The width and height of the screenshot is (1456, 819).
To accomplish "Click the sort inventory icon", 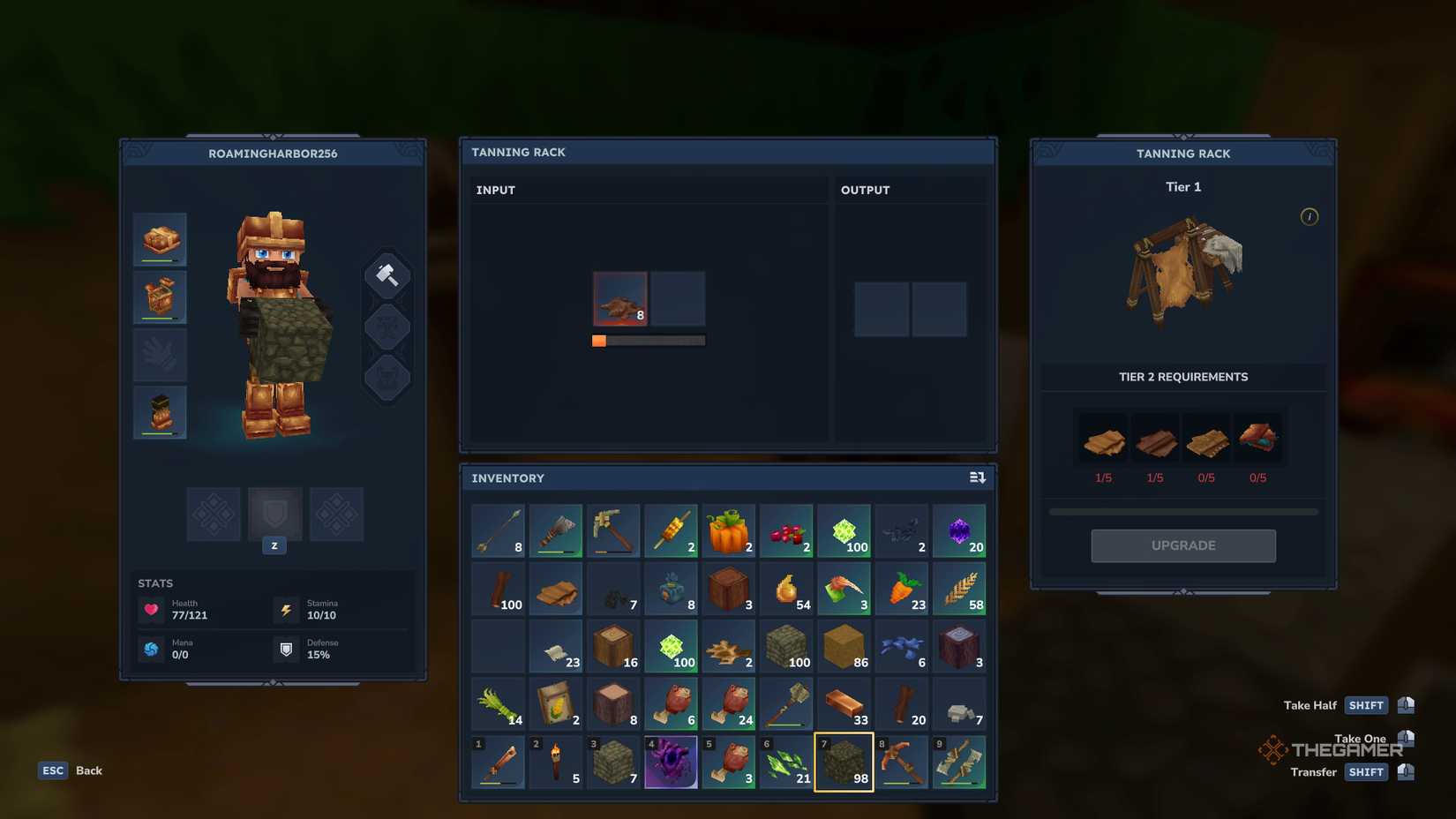I will 977,477.
